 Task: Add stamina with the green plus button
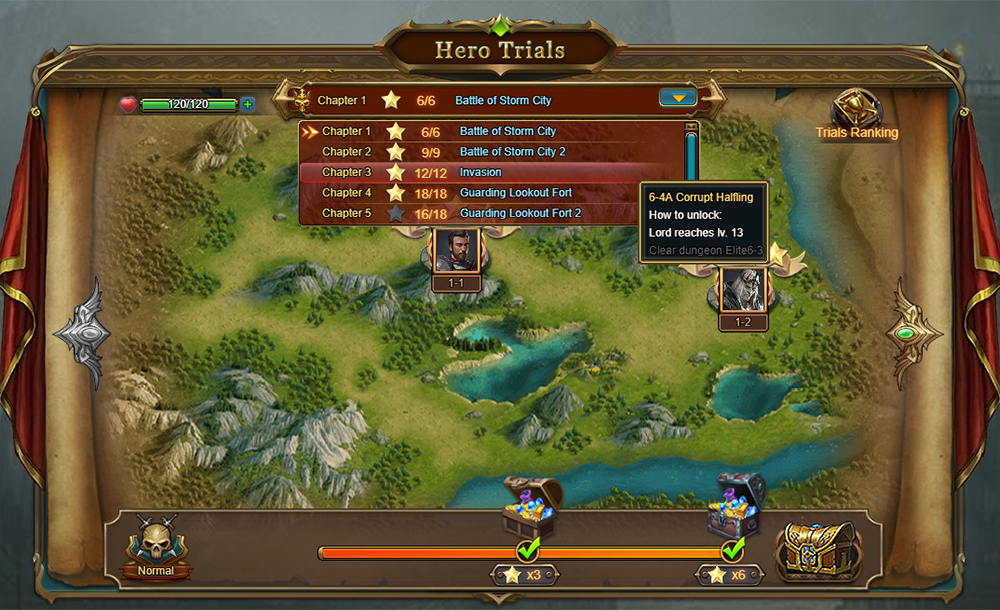(247, 104)
